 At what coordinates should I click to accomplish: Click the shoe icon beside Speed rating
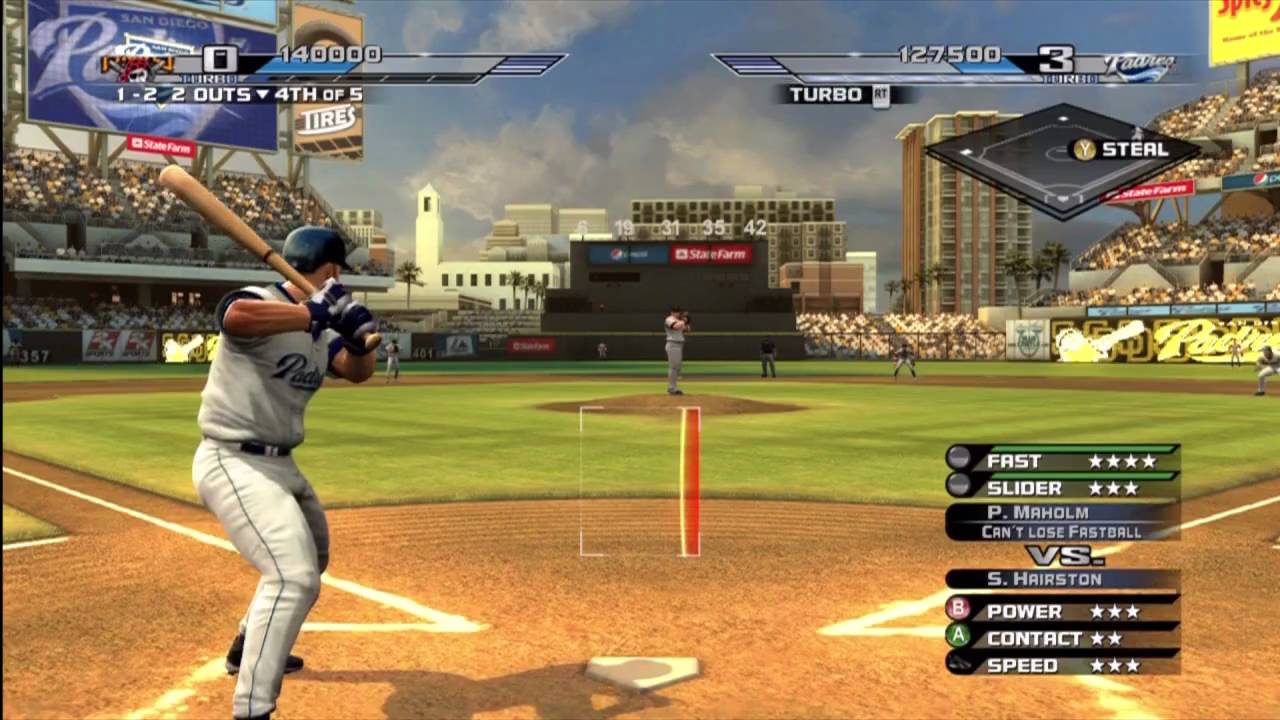click(x=957, y=663)
